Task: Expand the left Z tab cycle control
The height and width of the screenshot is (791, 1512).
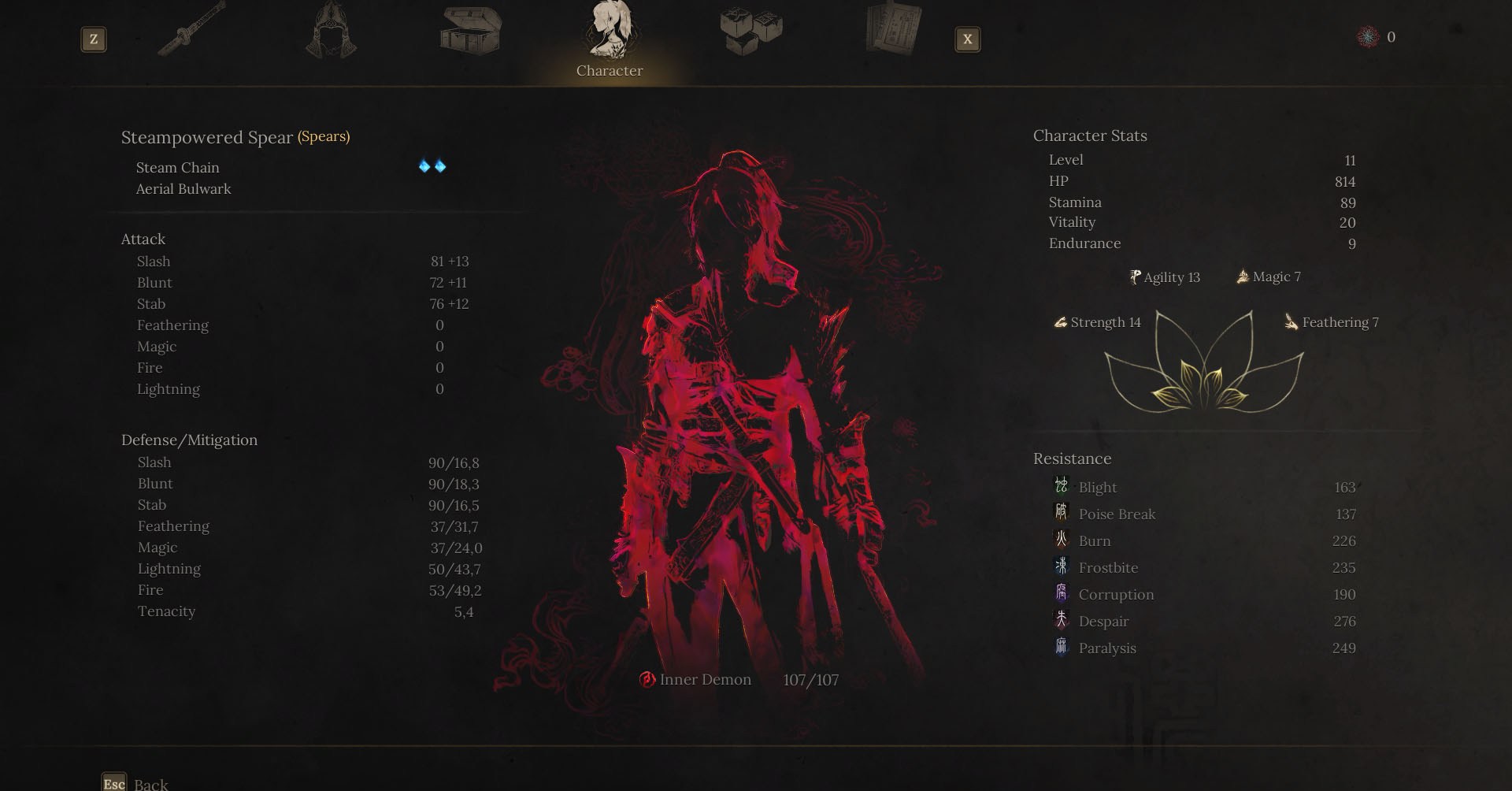Action: (x=94, y=39)
